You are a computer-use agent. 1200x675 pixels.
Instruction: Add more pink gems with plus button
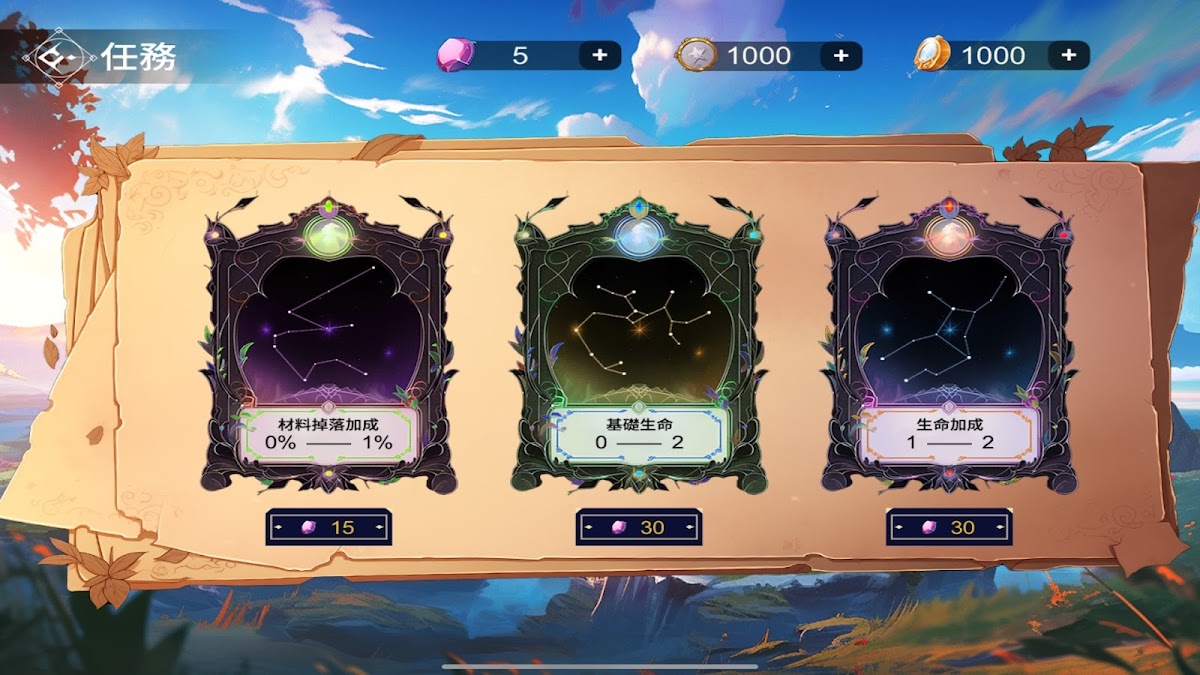tap(599, 56)
